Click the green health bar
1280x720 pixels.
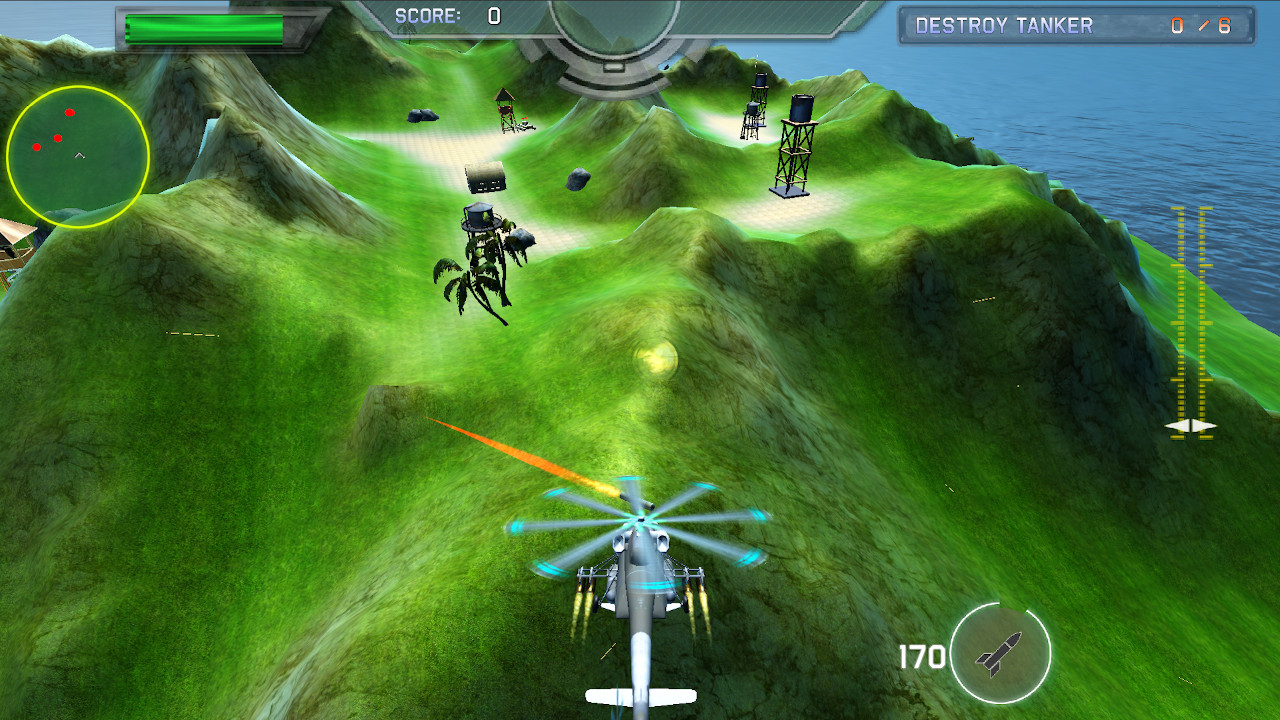tap(205, 25)
